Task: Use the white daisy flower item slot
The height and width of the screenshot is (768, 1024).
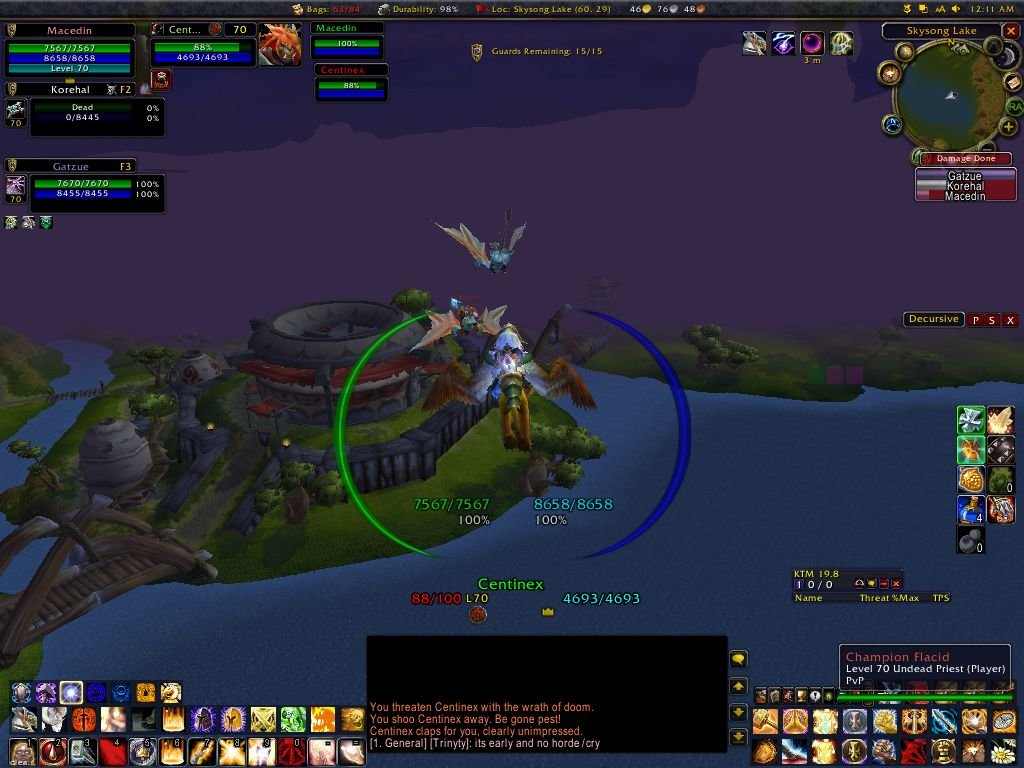Action: pos(1003,750)
